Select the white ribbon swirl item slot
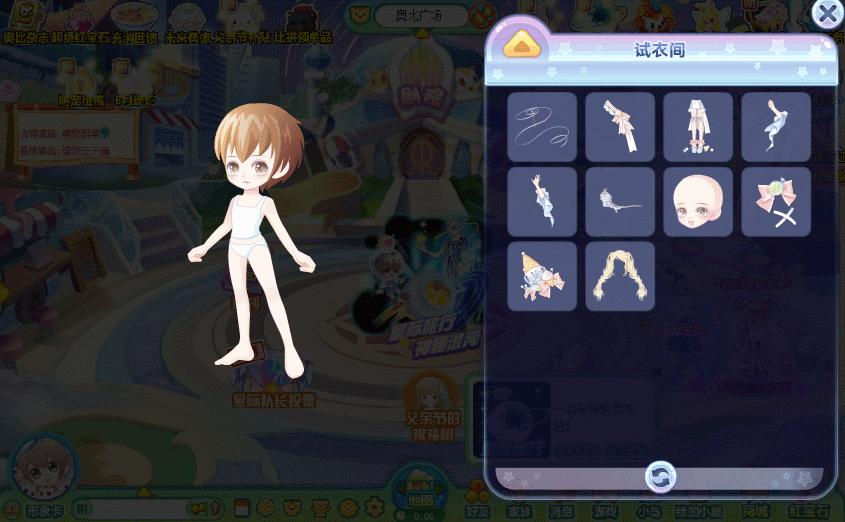 (x=542, y=127)
